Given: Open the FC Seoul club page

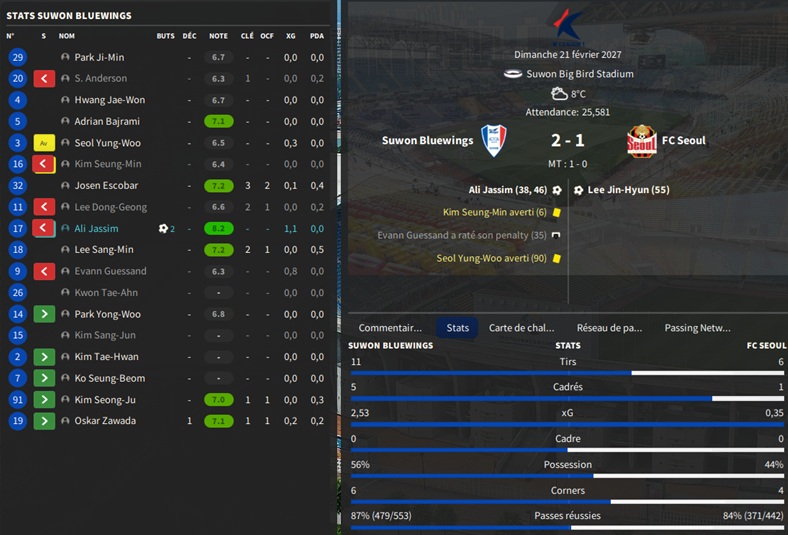Looking at the screenshot, I should coord(683,141).
